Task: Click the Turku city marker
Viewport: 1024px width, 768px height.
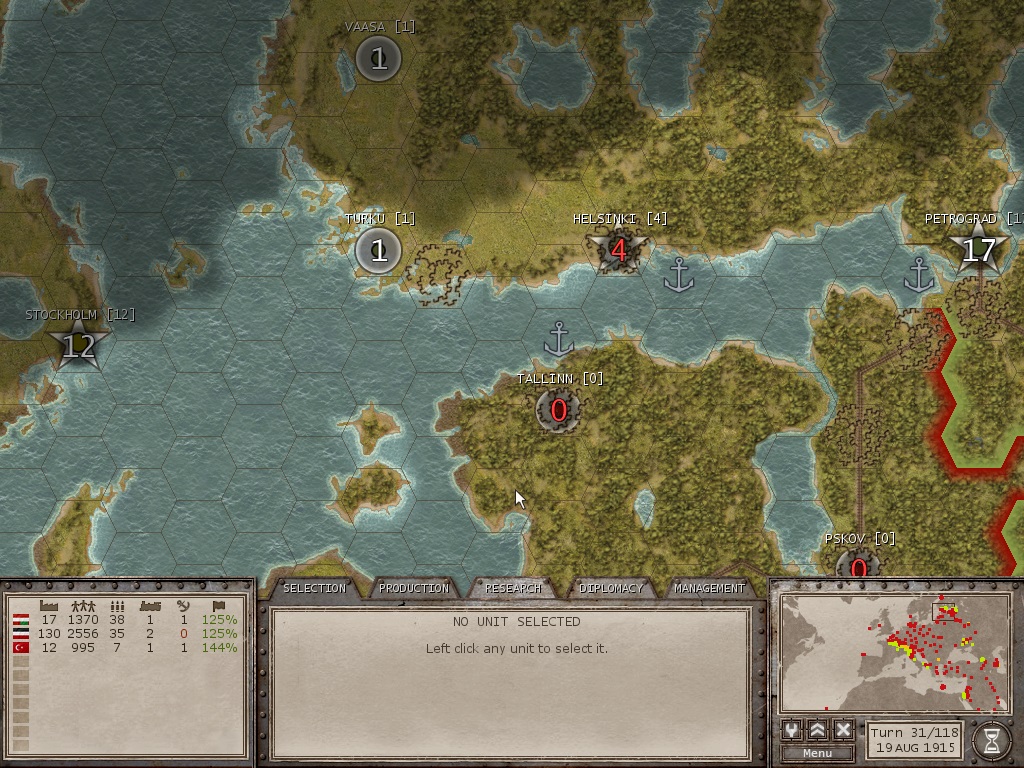Action: tap(378, 250)
